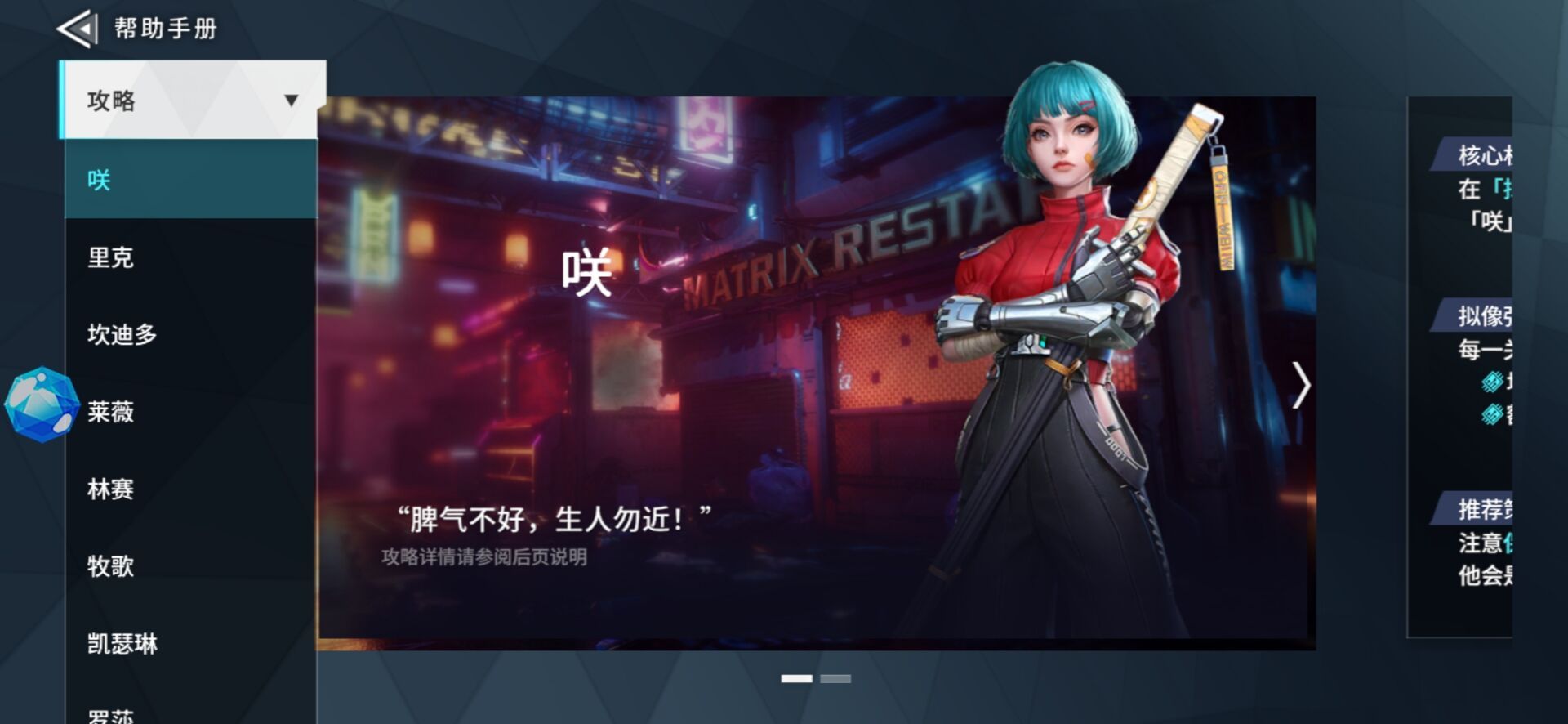Select 咲 in the character sidebar
Screen dimensions: 1568x724
(97, 181)
